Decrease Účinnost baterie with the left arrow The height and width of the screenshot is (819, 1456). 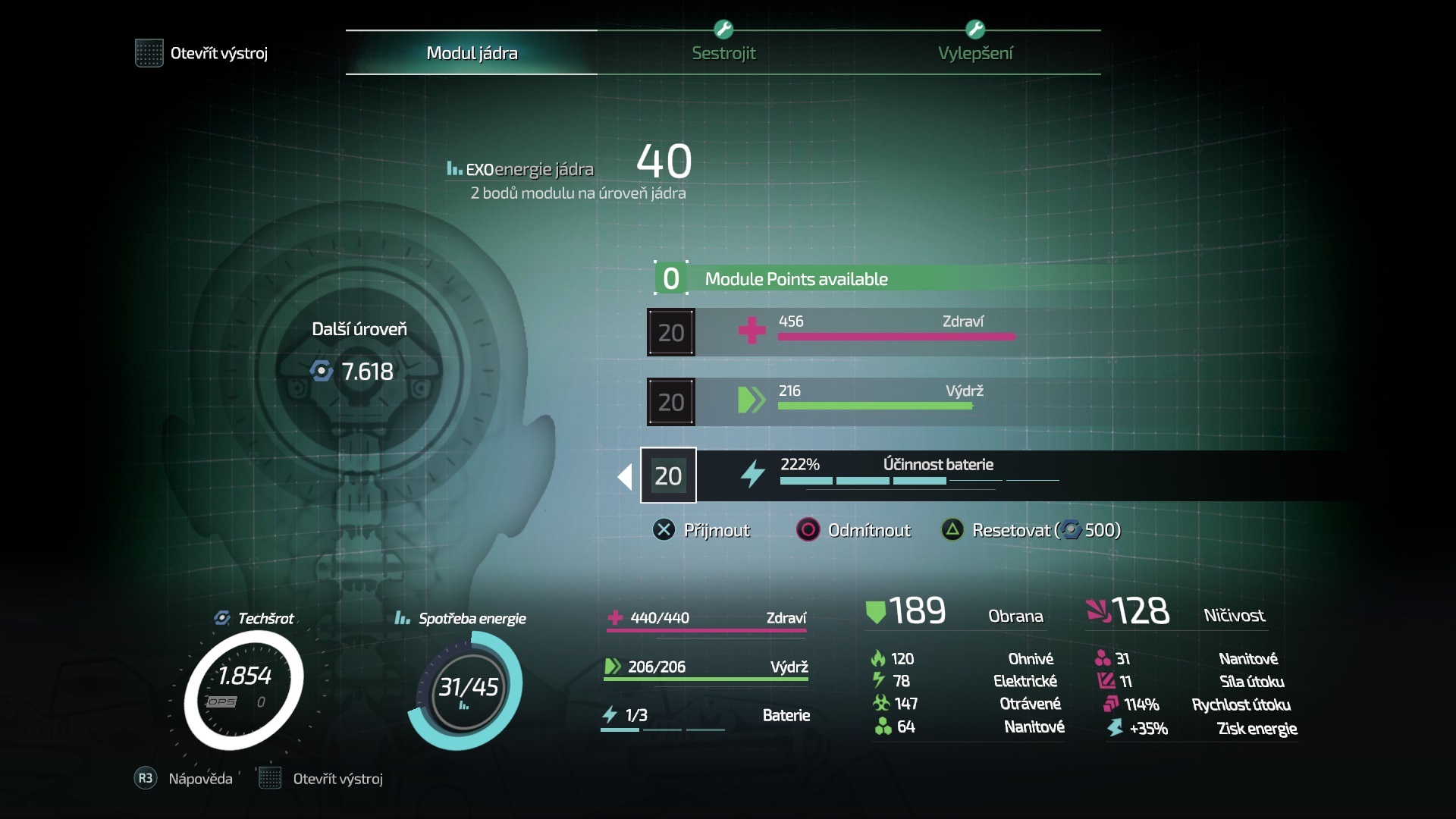tap(625, 476)
